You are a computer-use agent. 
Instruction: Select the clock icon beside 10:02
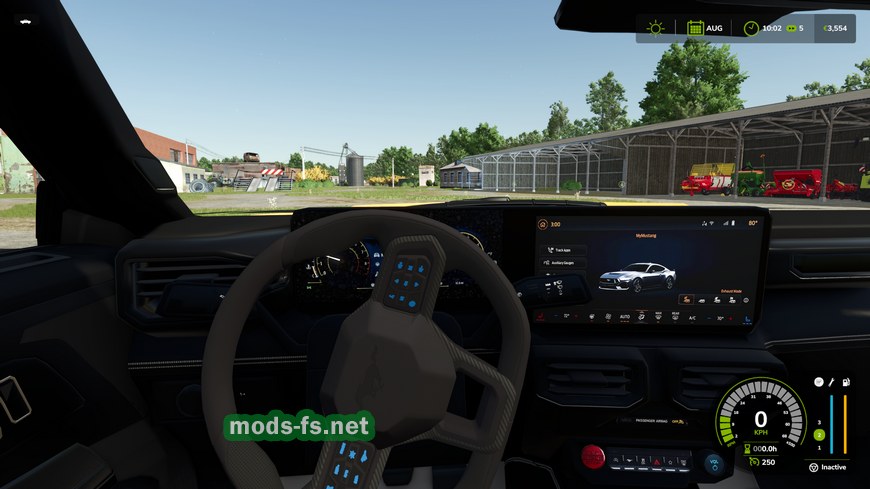(x=751, y=28)
